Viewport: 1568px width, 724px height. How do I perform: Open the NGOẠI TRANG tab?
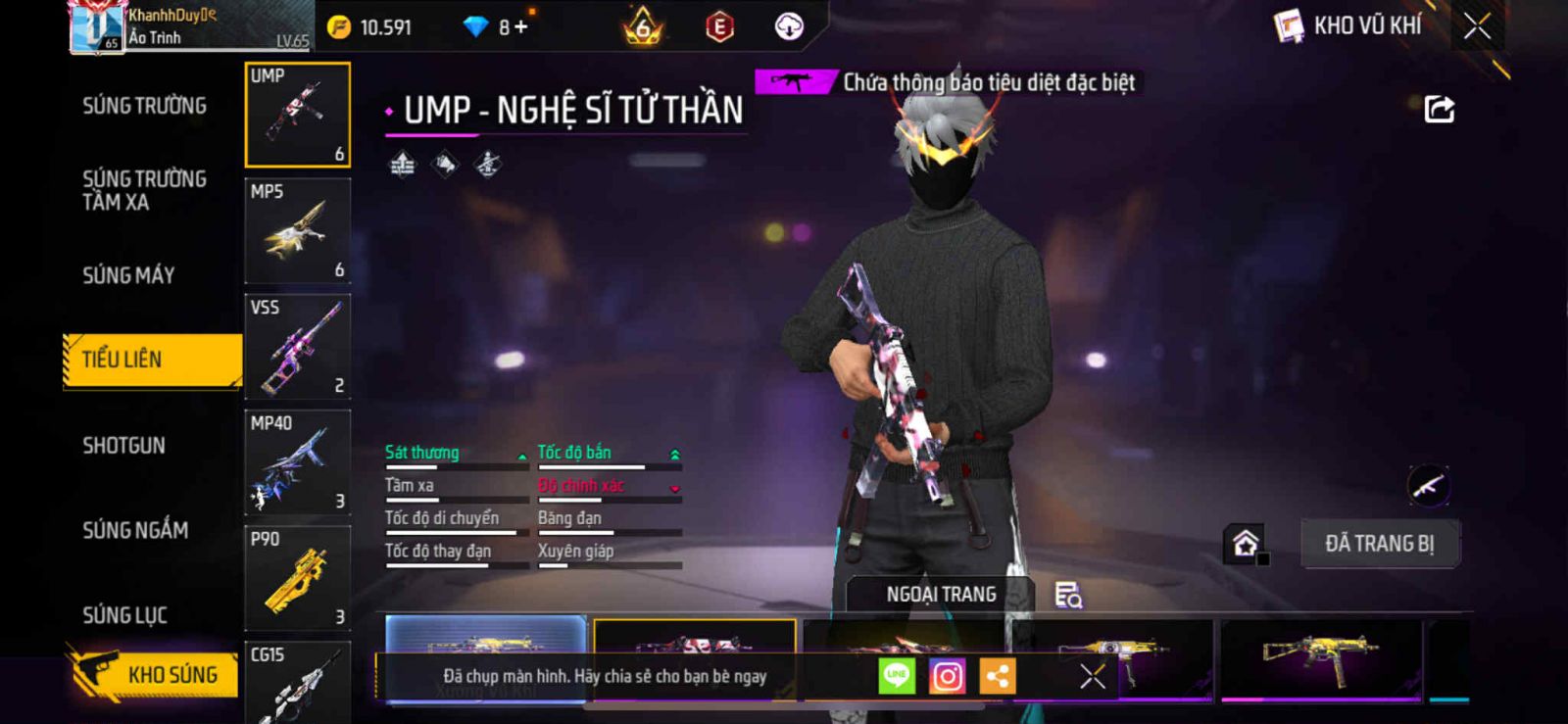(941, 595)
